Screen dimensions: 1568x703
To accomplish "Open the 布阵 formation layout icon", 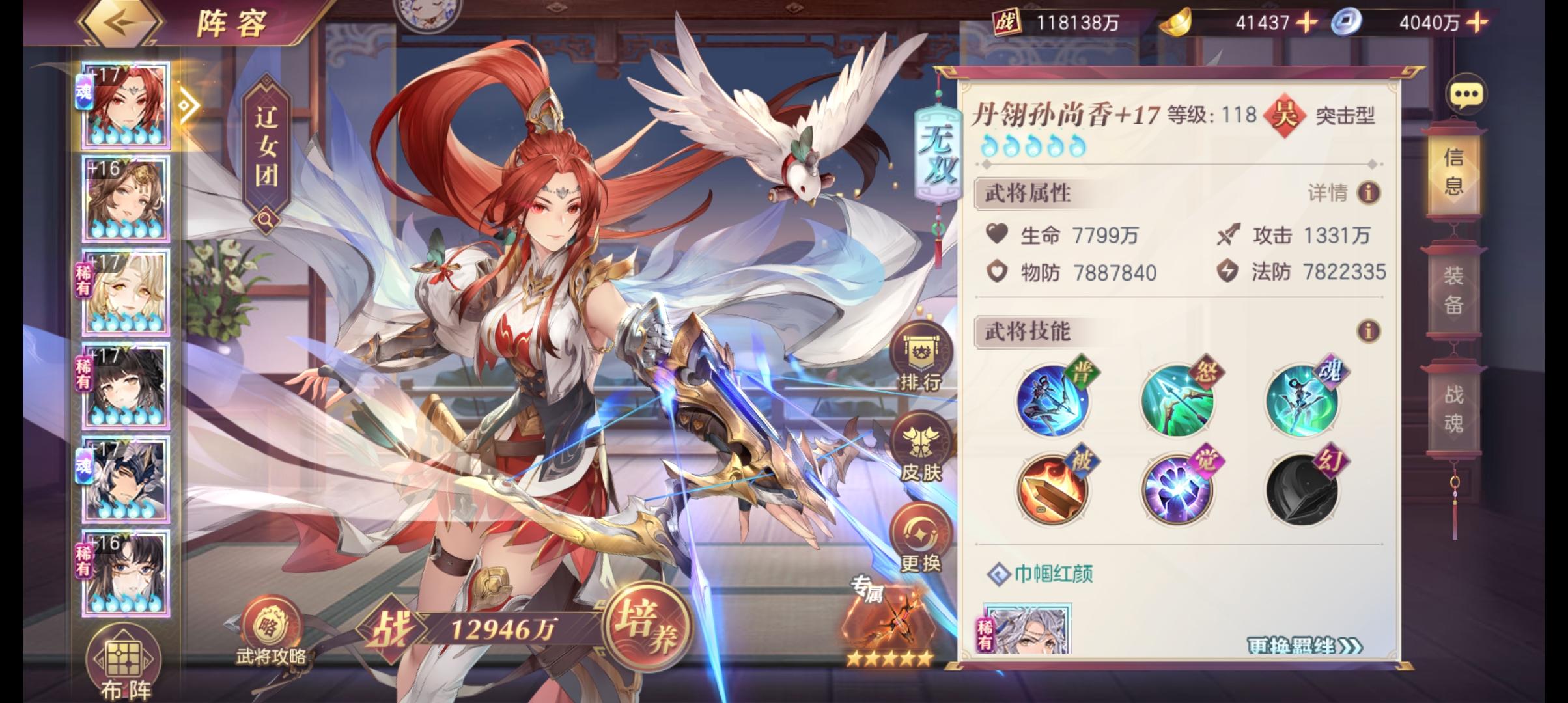I will point(122,657).
